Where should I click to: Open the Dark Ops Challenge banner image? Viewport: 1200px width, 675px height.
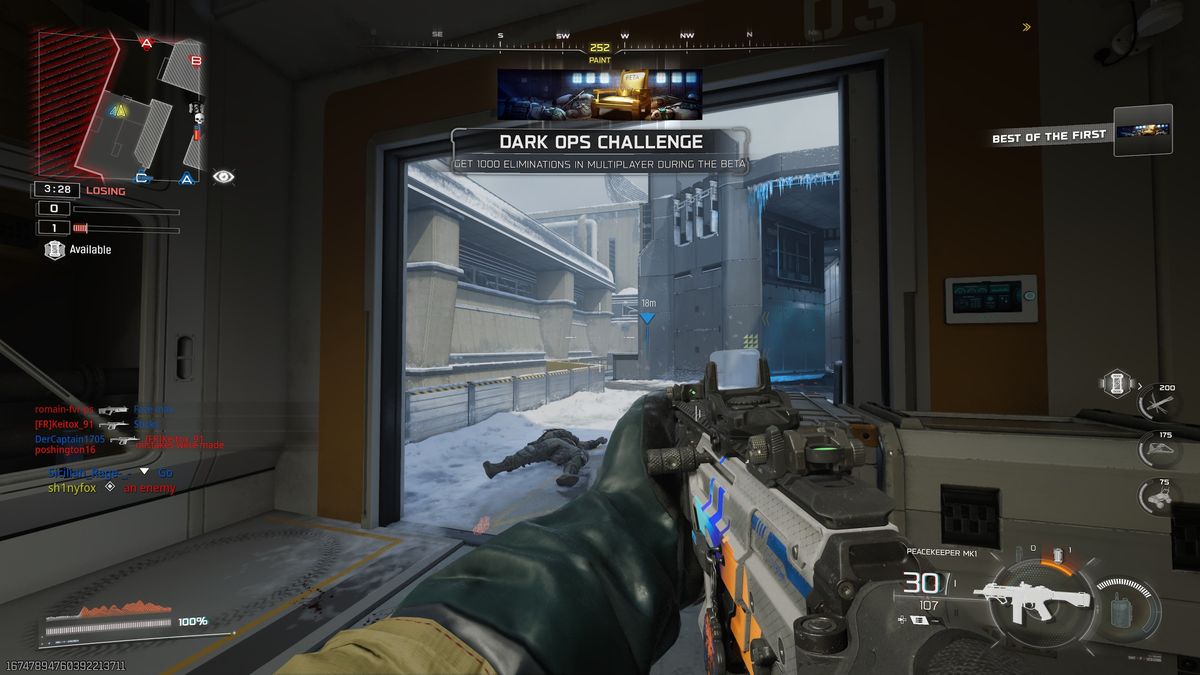(598, 94)
